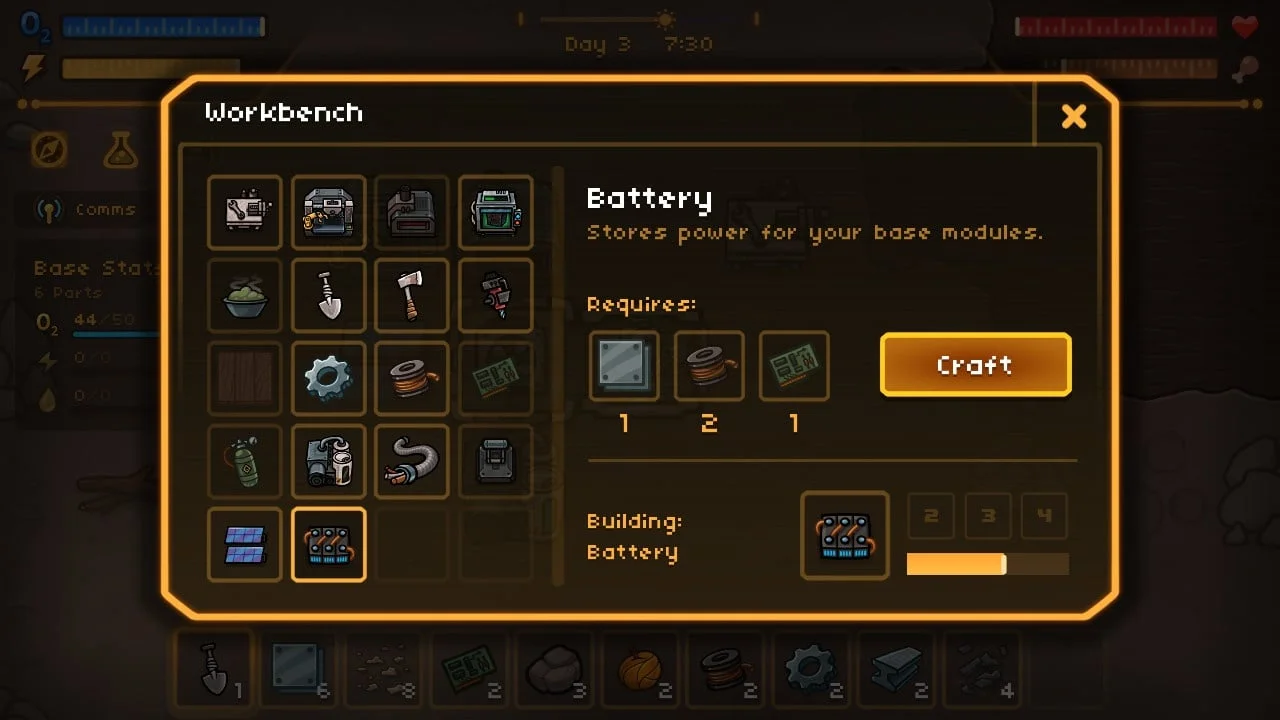Pick the copper wire spool recipe
Image resolution: width=1280 pixels, height=720 pixels.
(412, 378)
